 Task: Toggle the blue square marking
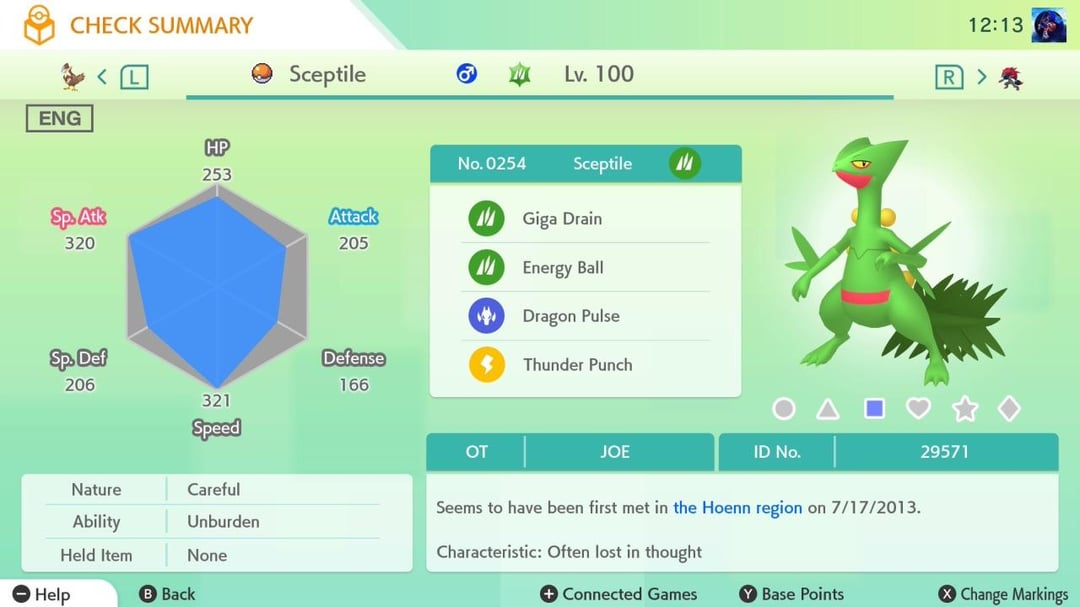pos(874,409)
